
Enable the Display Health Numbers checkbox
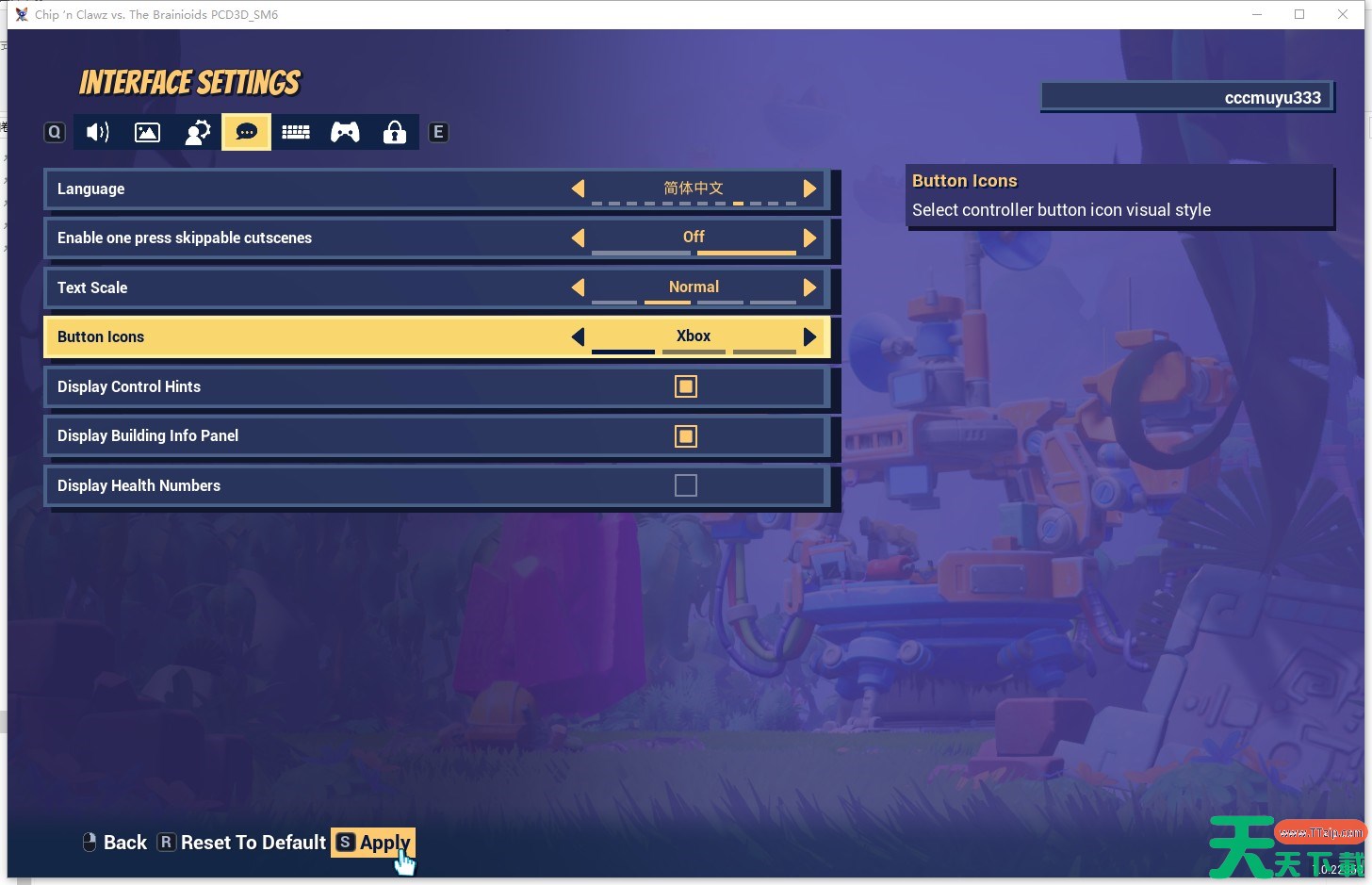686,485
